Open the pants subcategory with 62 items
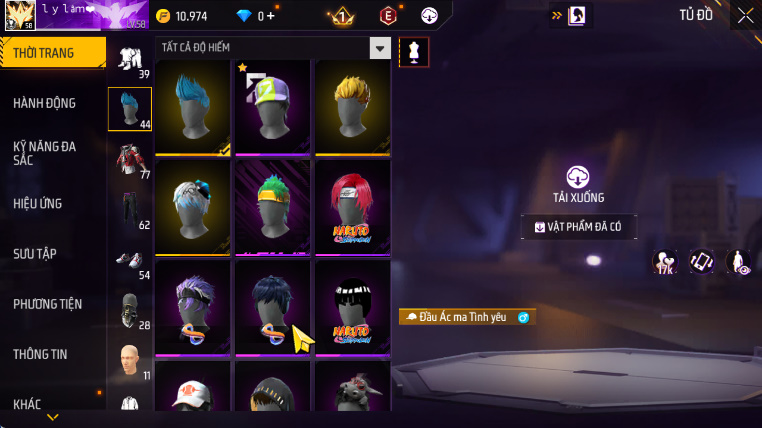 pyautogui.click(x=130, y=211)
